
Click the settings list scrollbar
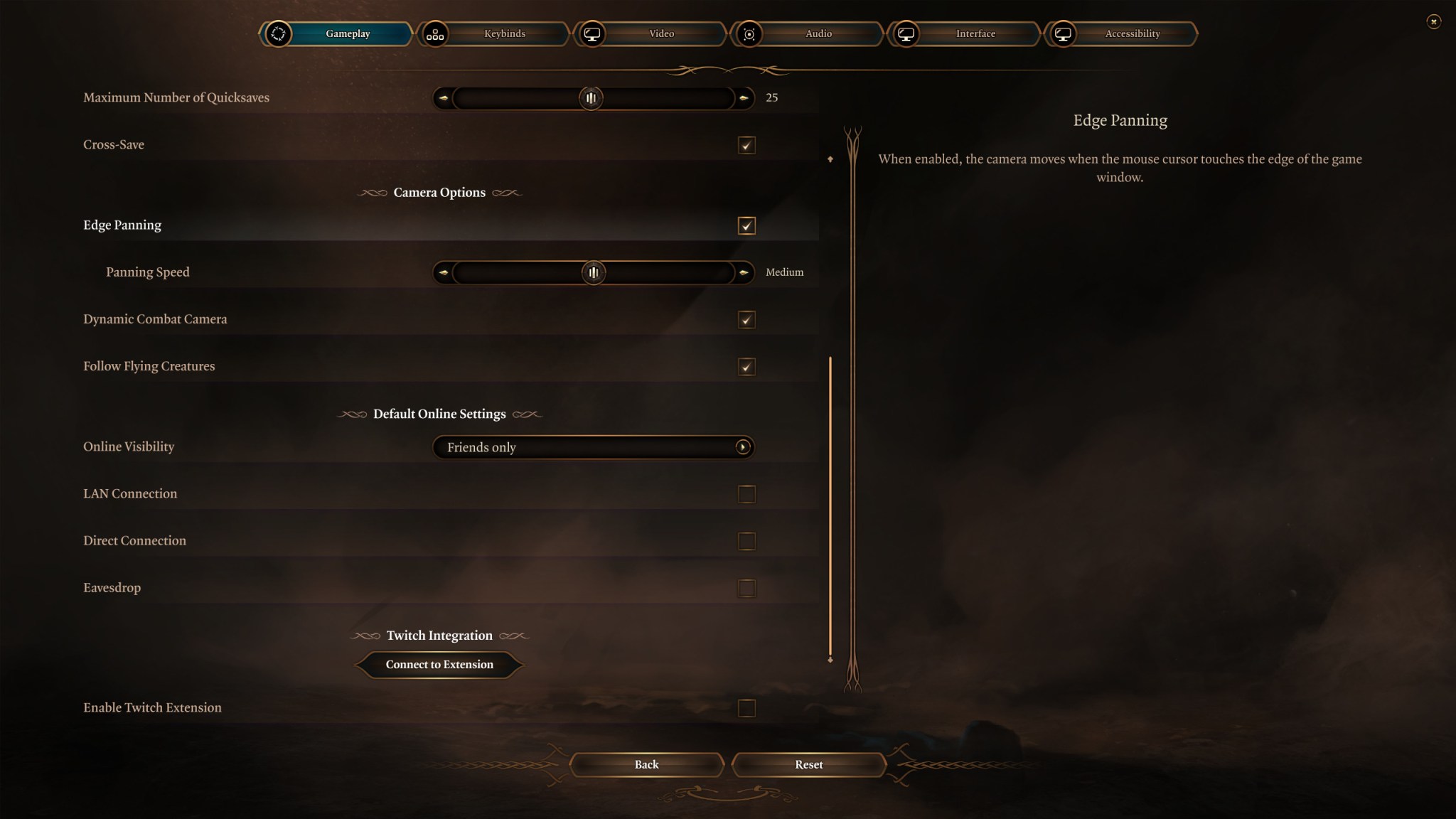pyautogui.click(x=830, y=508)
